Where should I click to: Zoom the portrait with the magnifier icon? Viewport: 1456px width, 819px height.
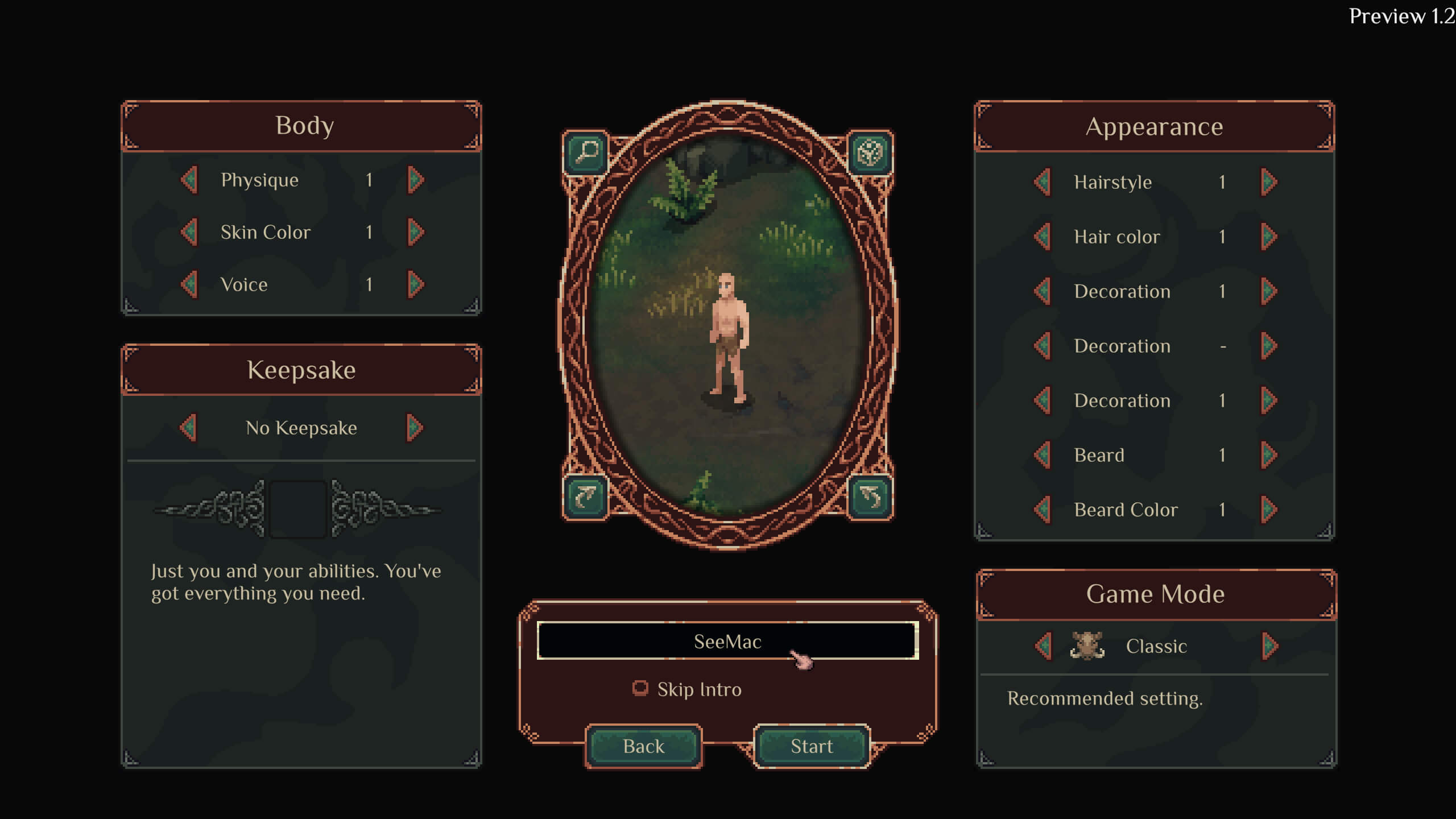[x=586, y=152]
